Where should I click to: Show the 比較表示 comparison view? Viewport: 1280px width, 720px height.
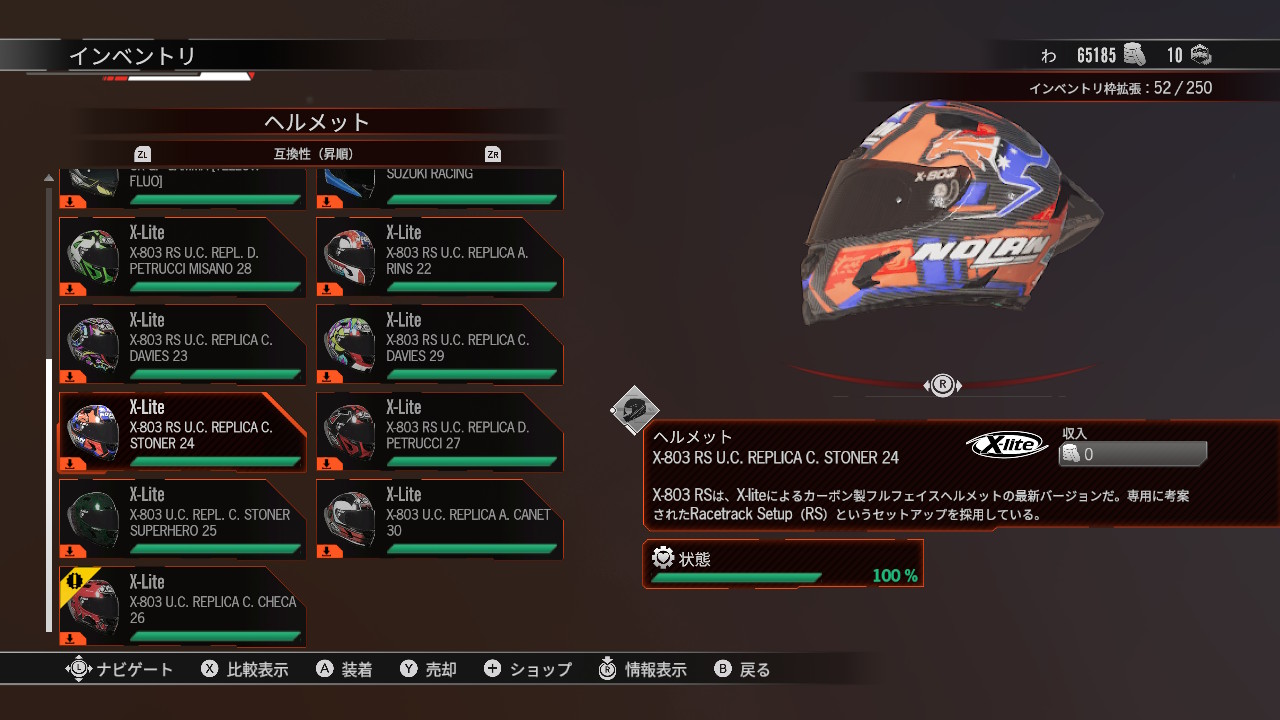pyautogui.click(x=245, y=670)
